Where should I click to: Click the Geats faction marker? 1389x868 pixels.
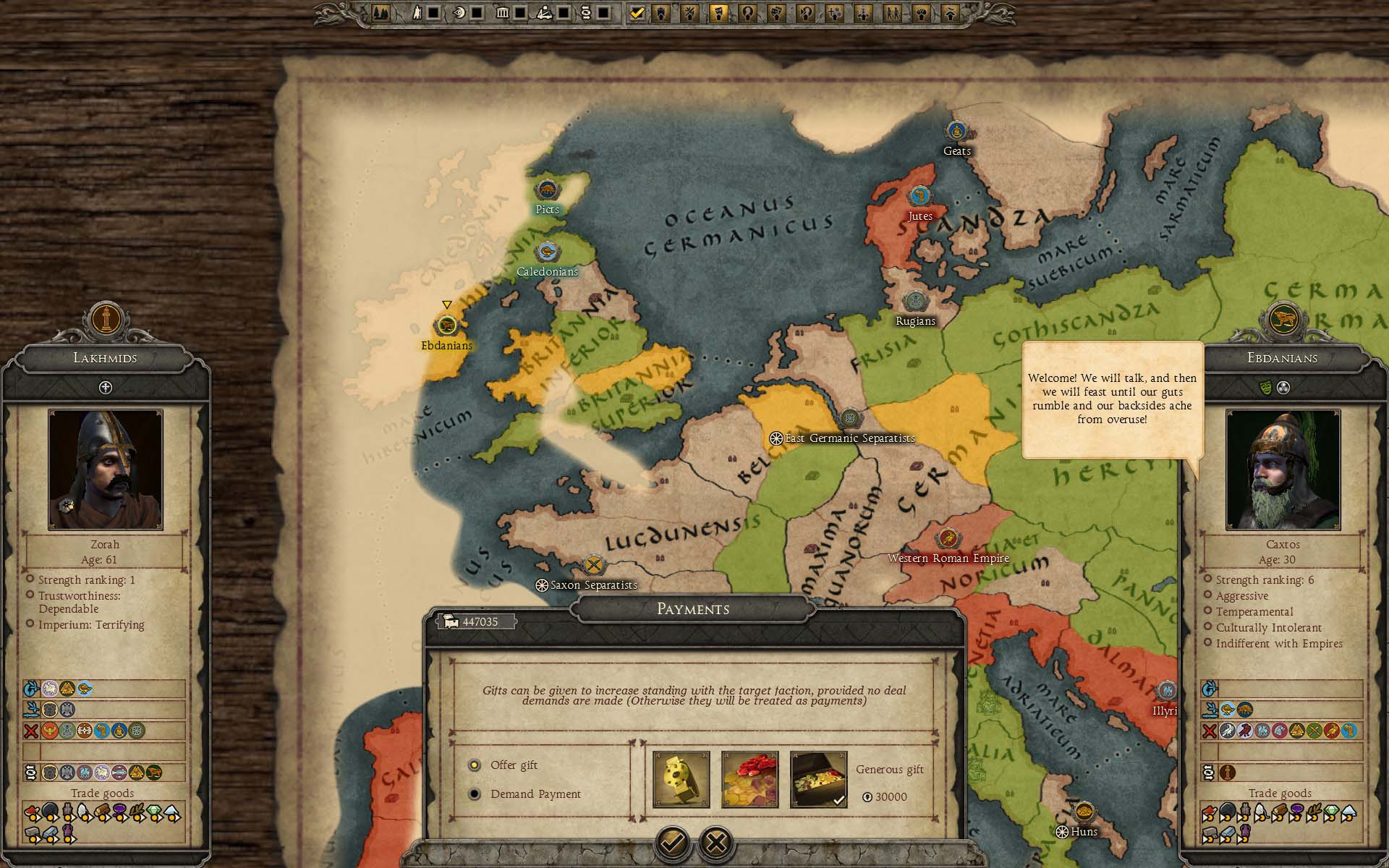click(x=956, y=132)
